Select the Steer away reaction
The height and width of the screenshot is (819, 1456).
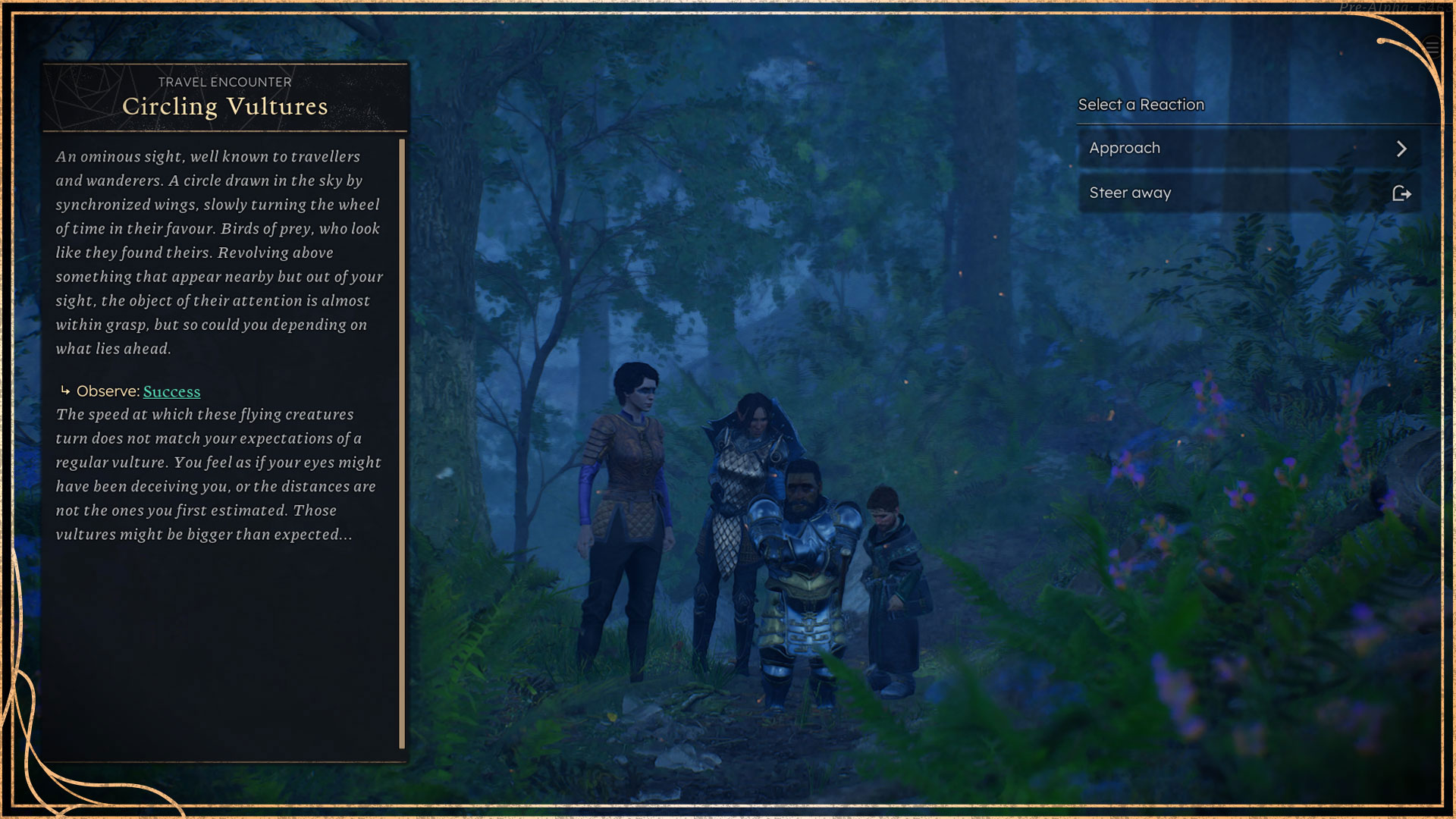pos(1248,193)
